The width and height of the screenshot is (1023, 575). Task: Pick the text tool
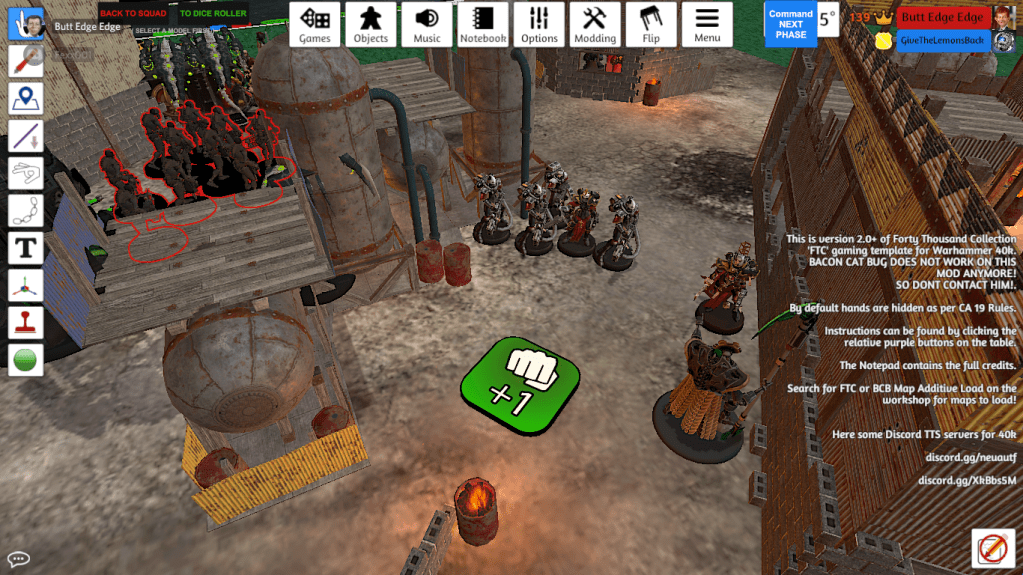(x=25, y=247)
